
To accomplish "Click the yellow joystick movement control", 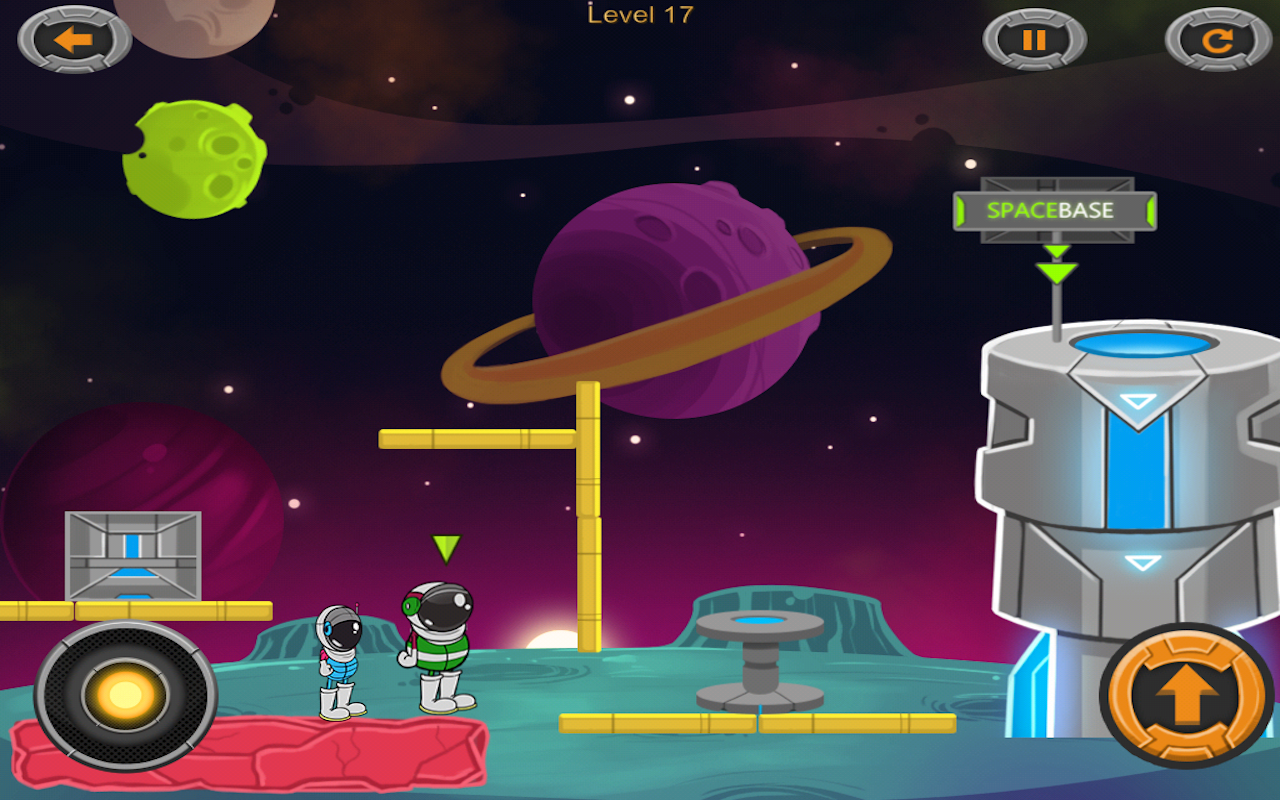I will (126, 695).
